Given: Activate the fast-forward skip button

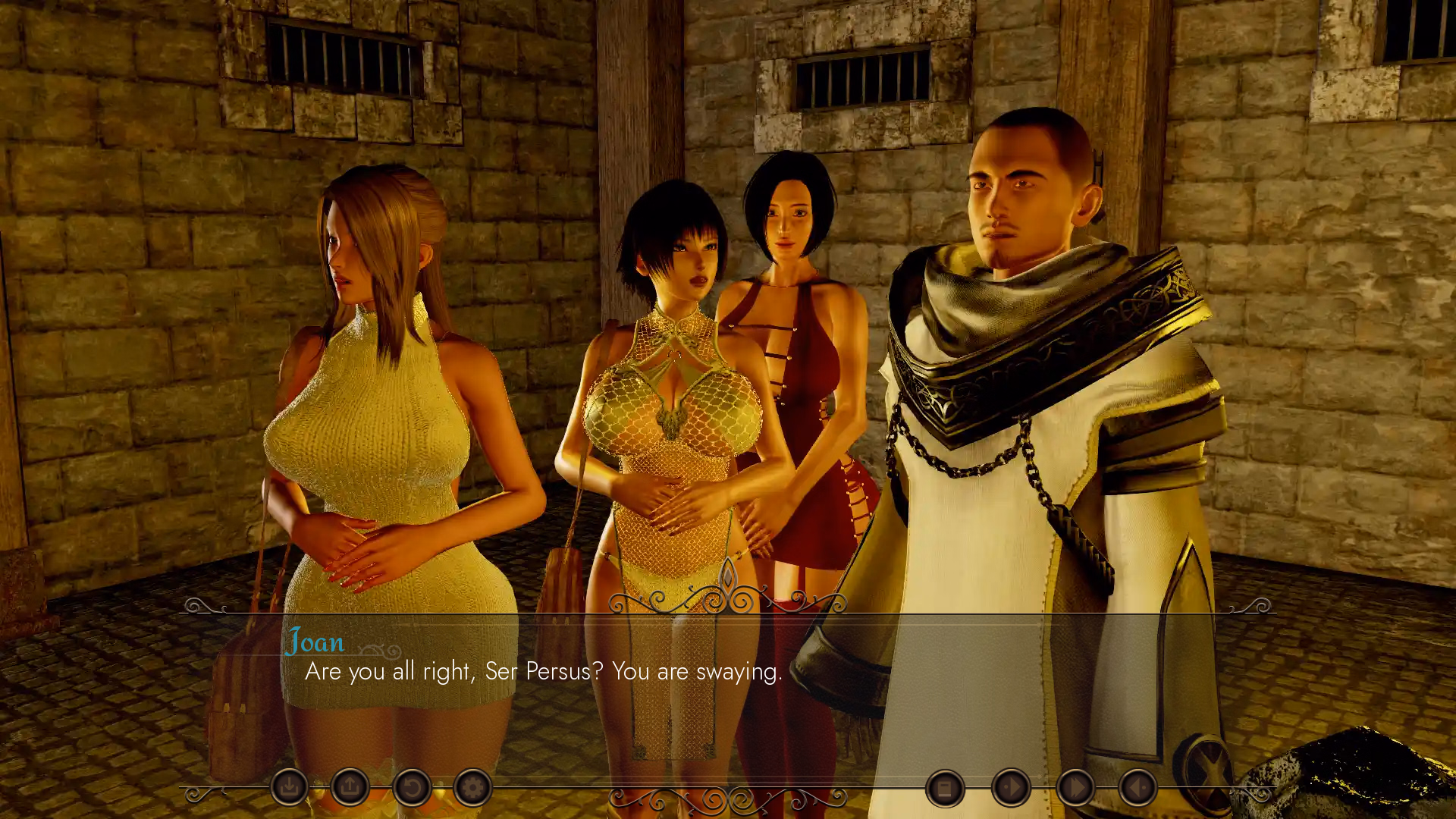Looking at the screenshot, I should pos(1075,789).
